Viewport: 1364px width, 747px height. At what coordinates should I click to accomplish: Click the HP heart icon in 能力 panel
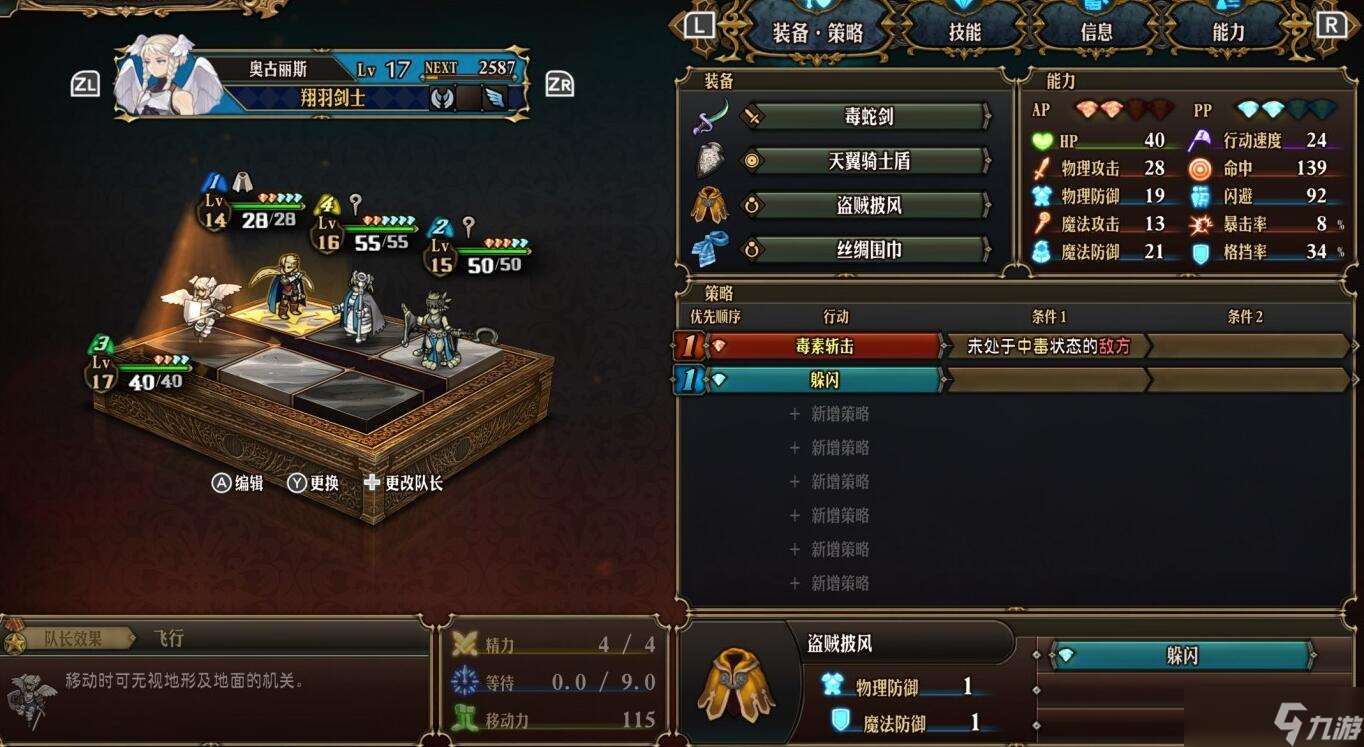click(x=1040, y=139)
